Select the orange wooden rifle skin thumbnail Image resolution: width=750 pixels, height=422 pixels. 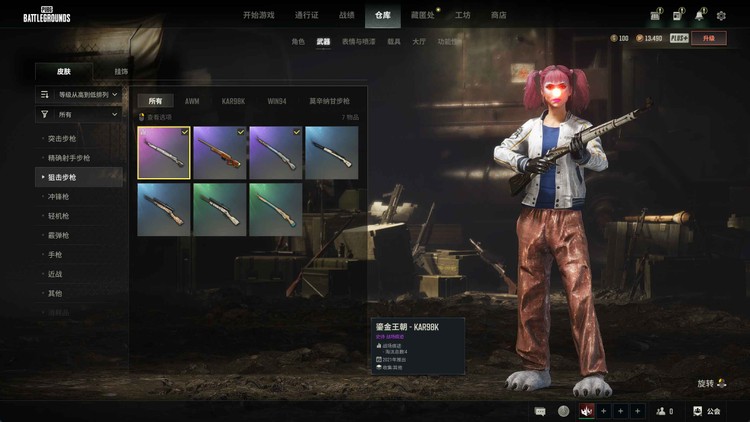pos(220,152)
